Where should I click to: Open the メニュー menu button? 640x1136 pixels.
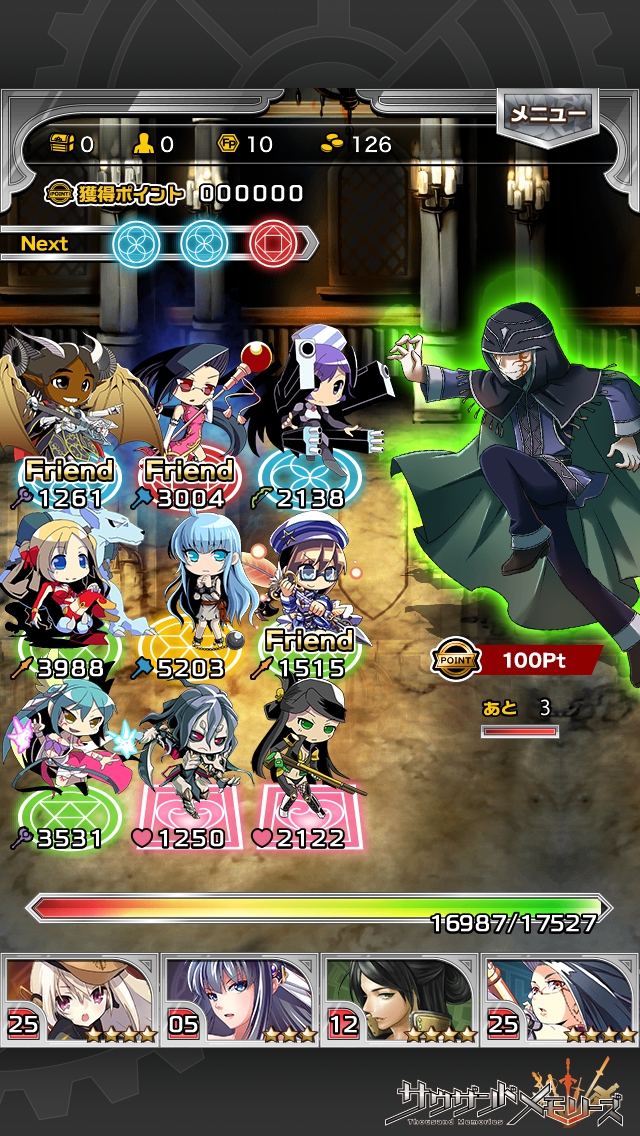click(548, 115)
